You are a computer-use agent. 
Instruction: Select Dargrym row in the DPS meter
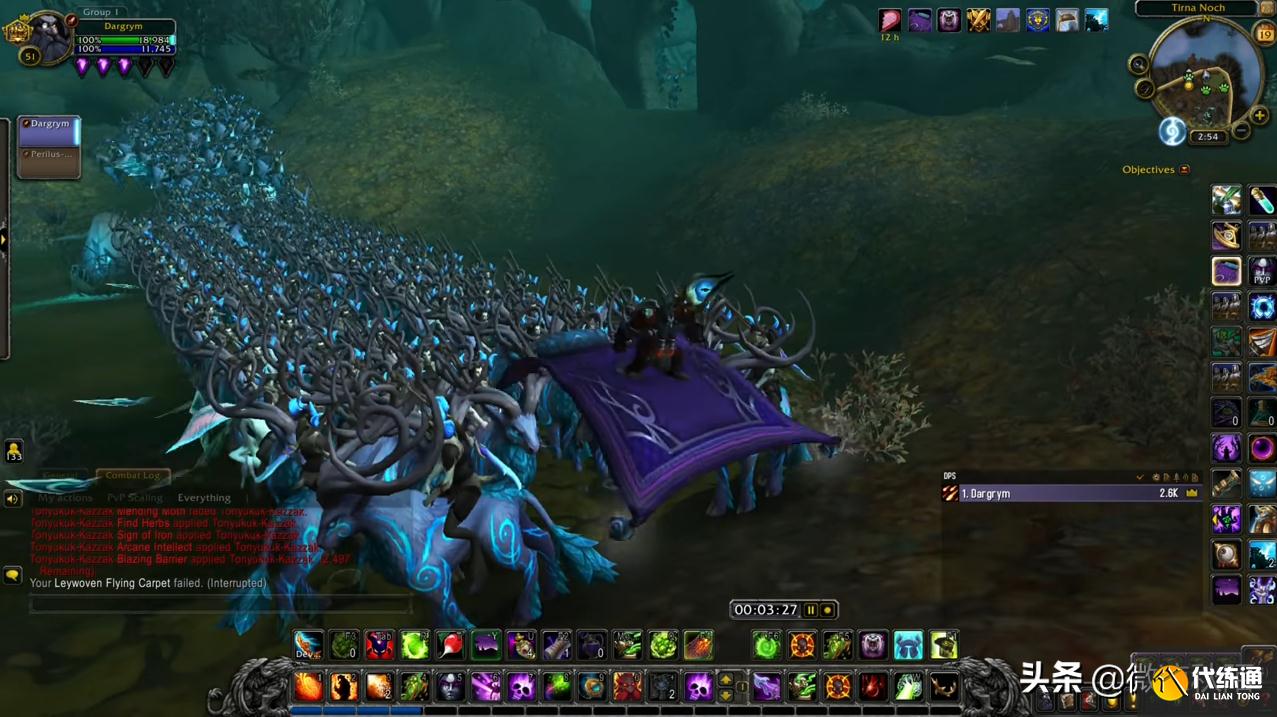[x=1070, y=493]
